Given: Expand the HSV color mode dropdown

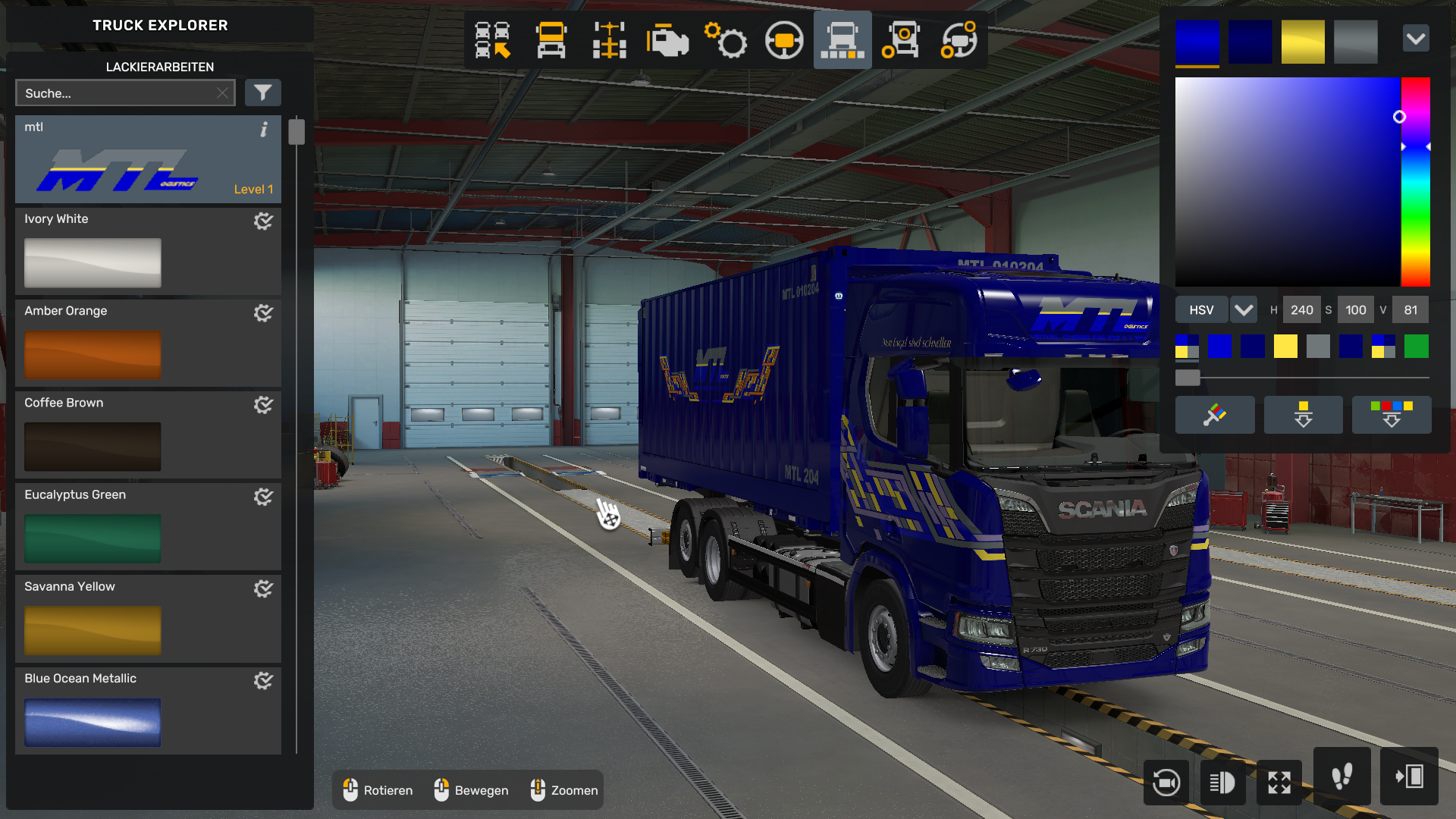Looking at the screenshot, I should click(1244, 309).
